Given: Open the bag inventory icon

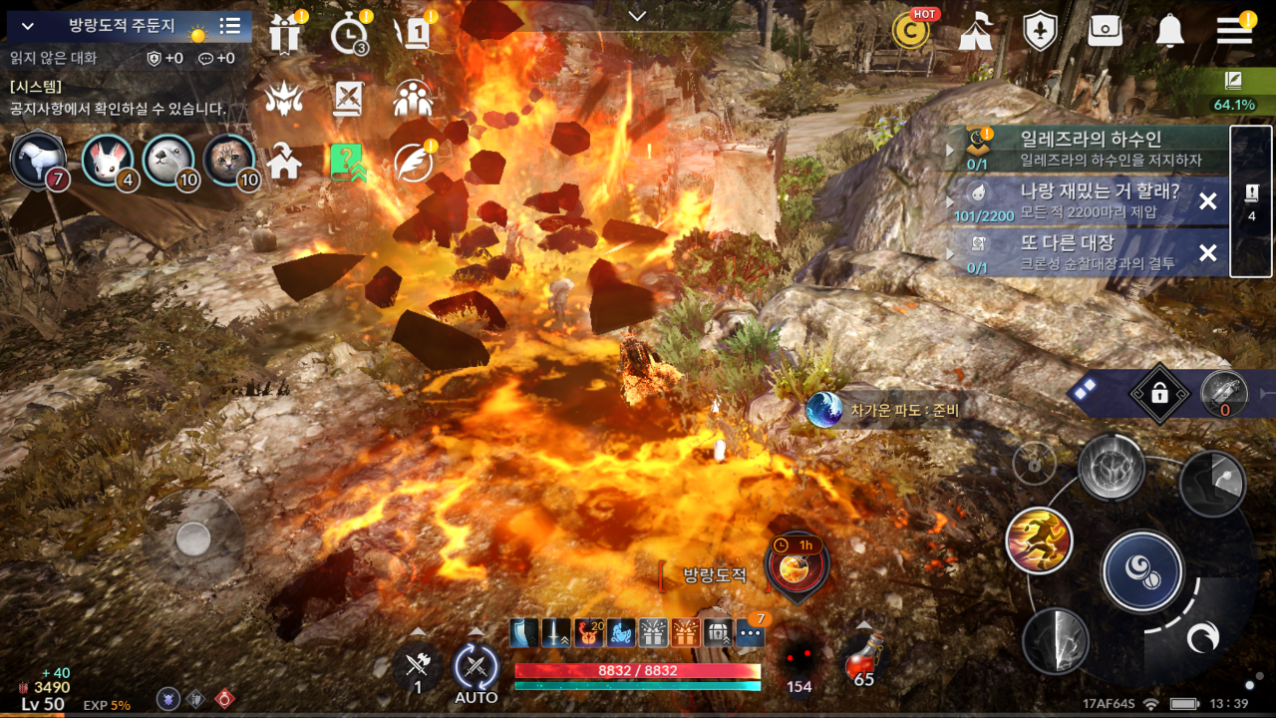Looking at the screenshot, I should (x=1104, y=31).
